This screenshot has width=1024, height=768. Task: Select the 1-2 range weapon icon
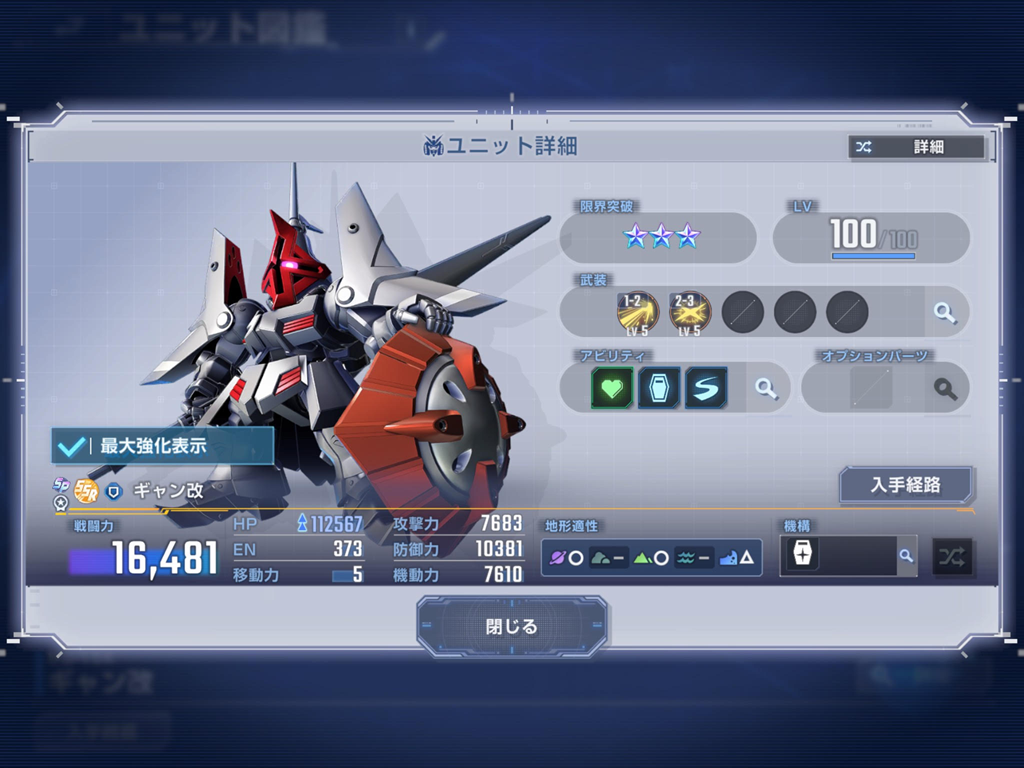click(x=638, y=312)
